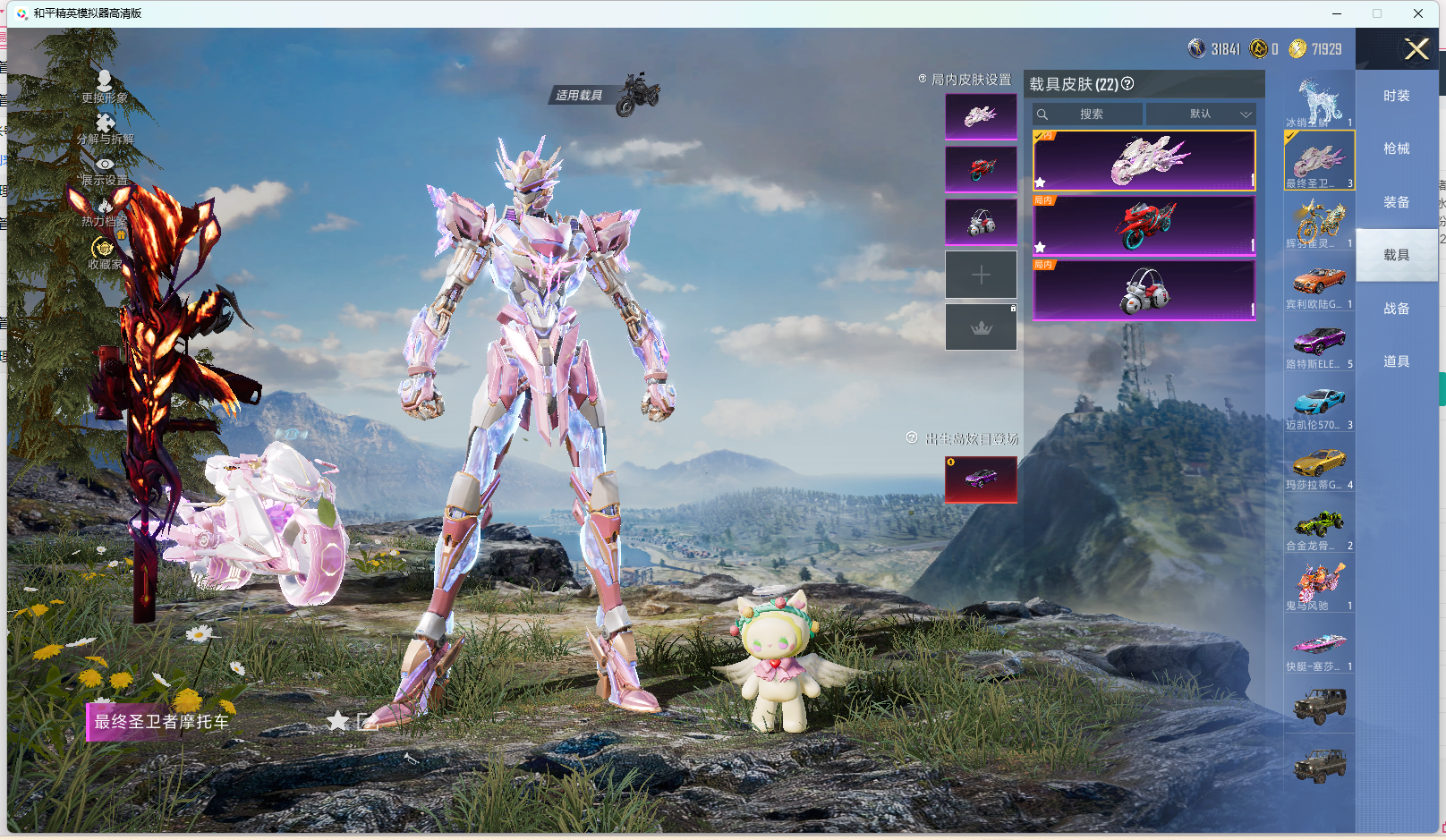Add a skin with the plus slot
The width and height of the screenshot is (1446, 840).
tap(981, 275)
